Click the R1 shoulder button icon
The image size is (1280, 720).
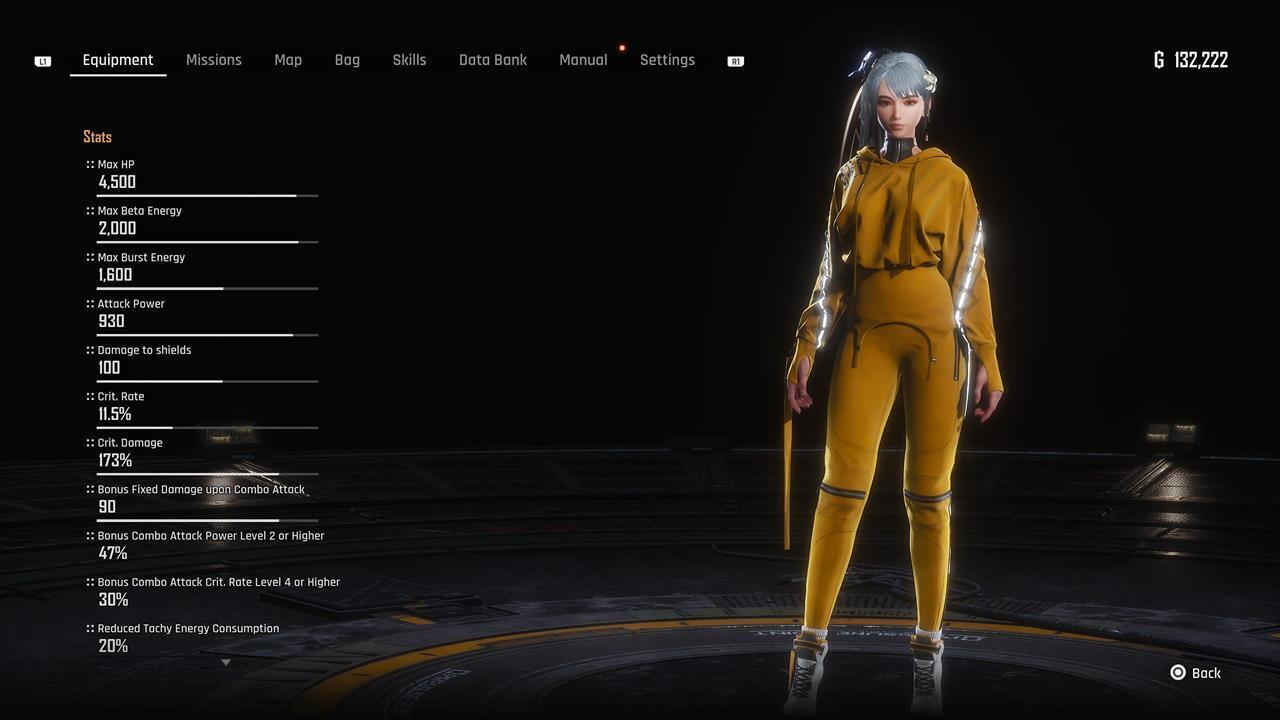(x=735, y=60)
